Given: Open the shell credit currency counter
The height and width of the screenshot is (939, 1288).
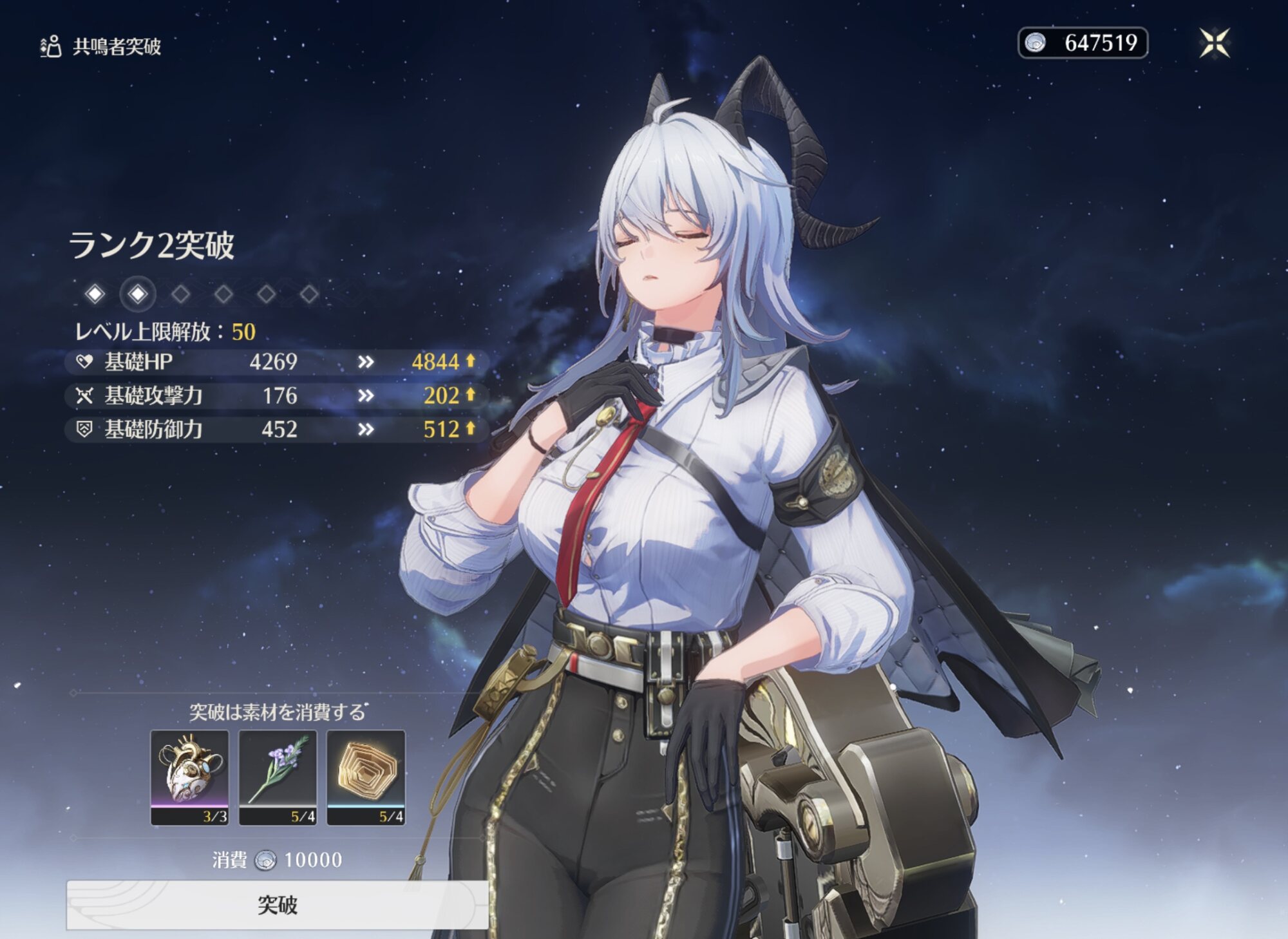Looking at the screenshot, I should [1083, 43].
